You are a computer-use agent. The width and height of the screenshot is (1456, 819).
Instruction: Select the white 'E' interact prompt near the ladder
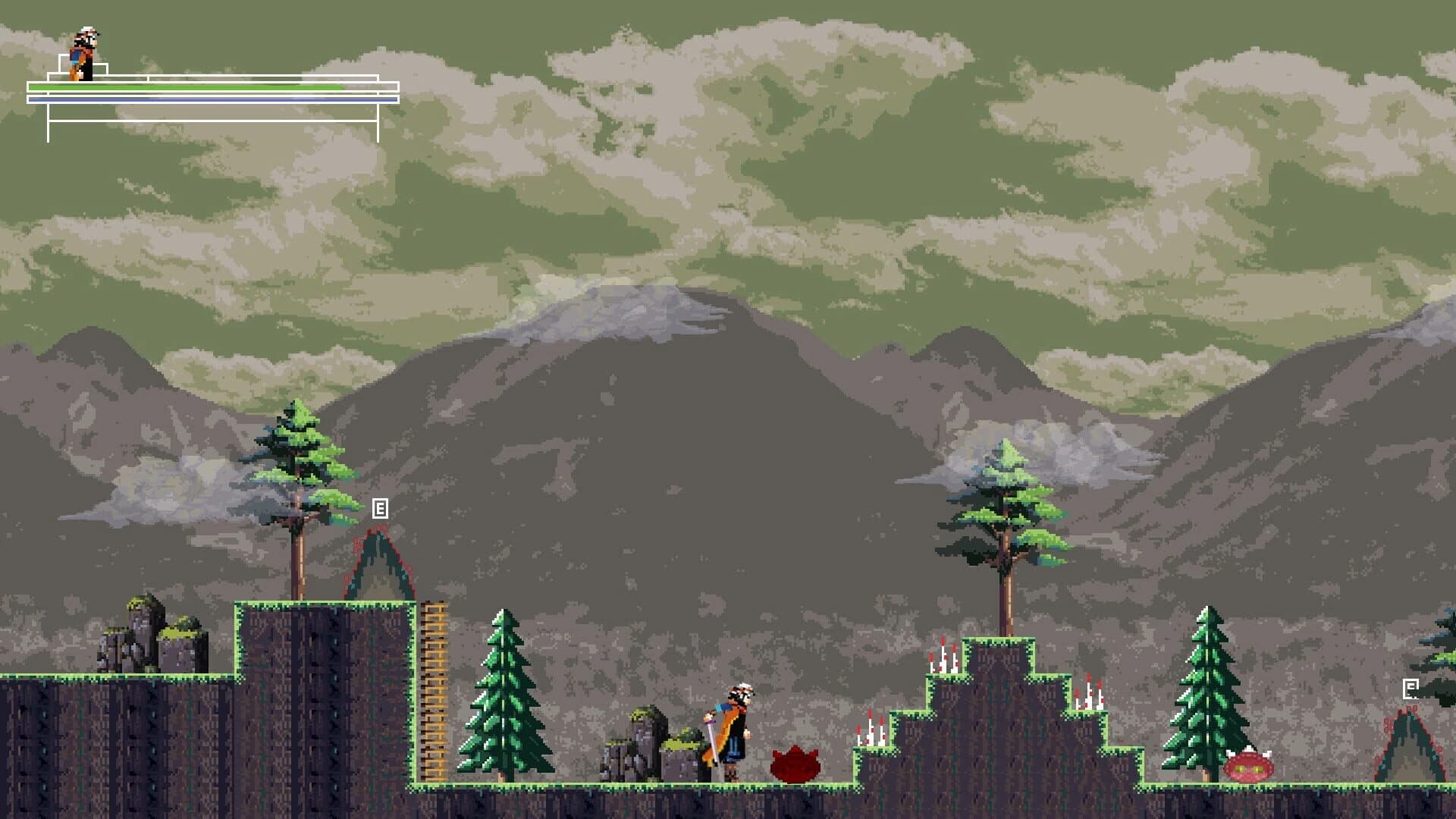379,508
